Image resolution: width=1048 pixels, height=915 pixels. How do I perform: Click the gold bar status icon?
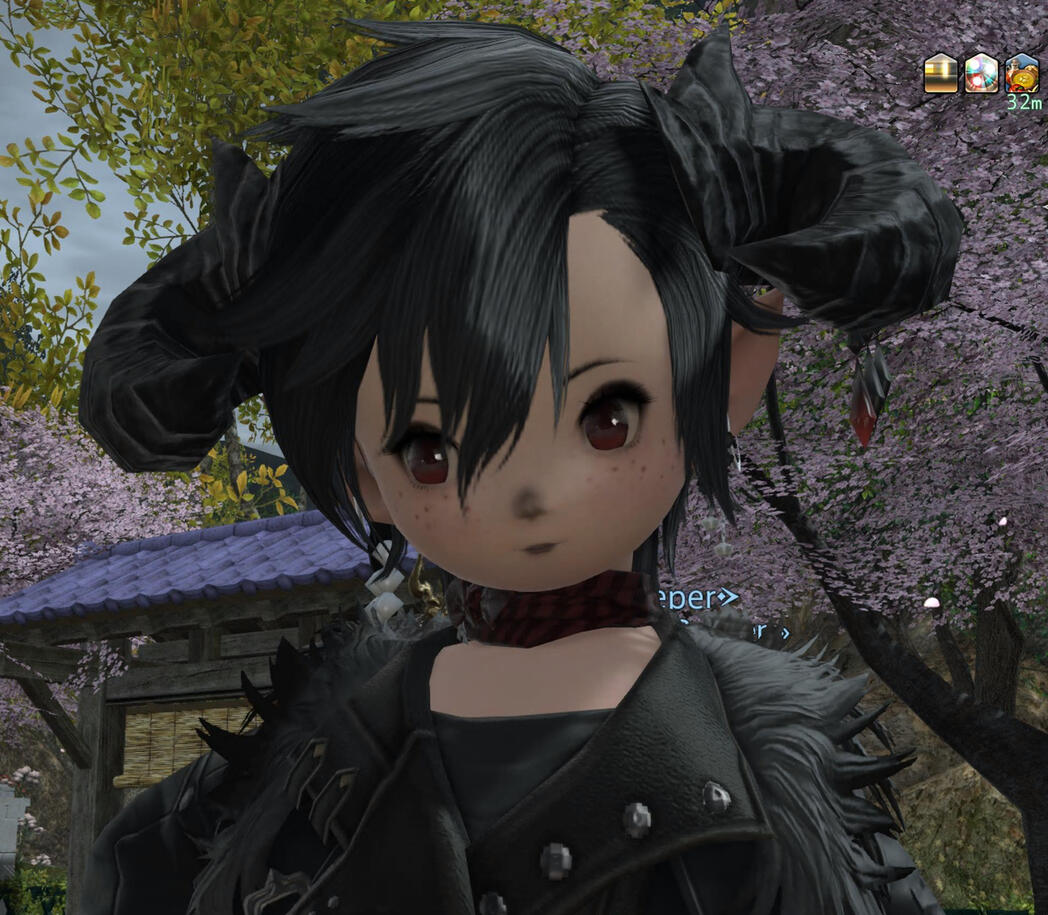[x=941, y=74]
